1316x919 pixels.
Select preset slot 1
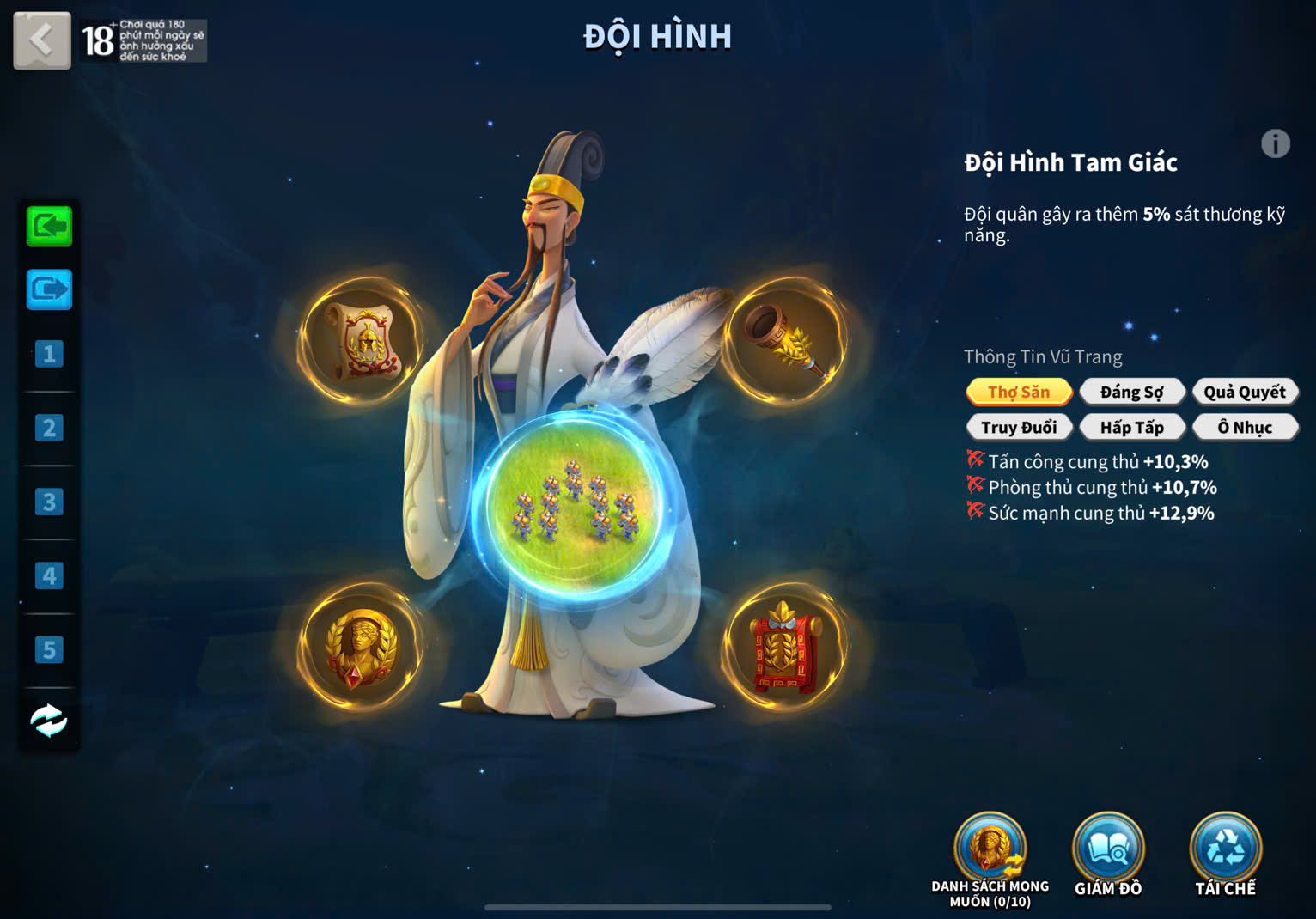tap(49, 354)
